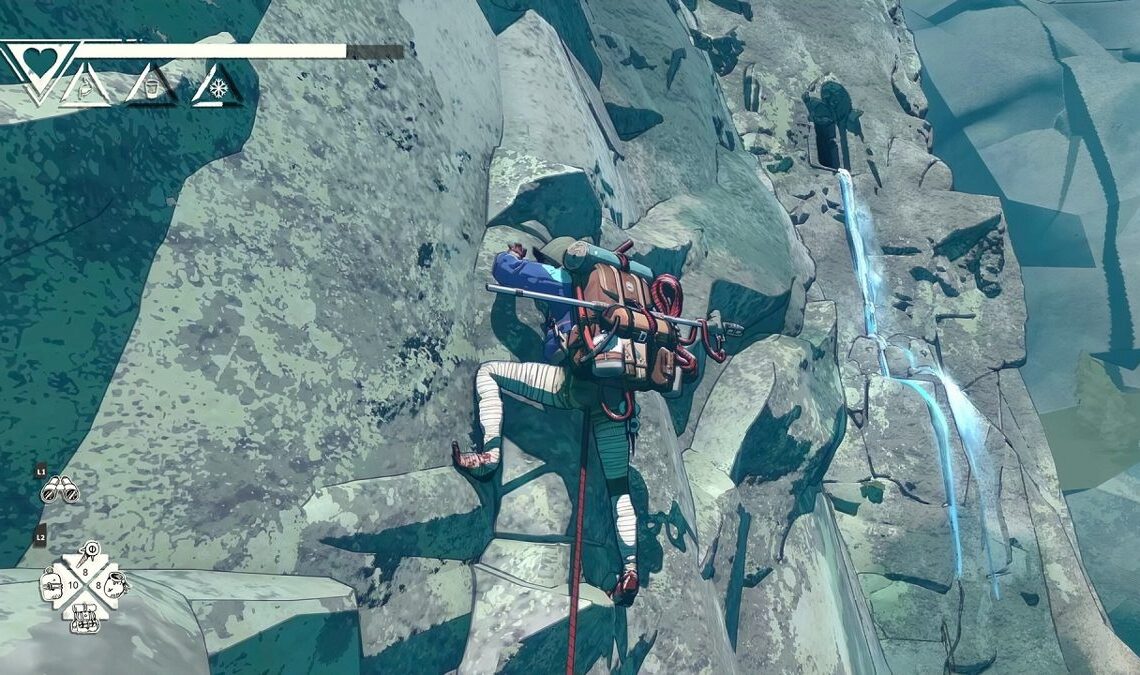1140x675 pixels.
Task: Open the backpack from the quick wheel
Action: [84, 617]
